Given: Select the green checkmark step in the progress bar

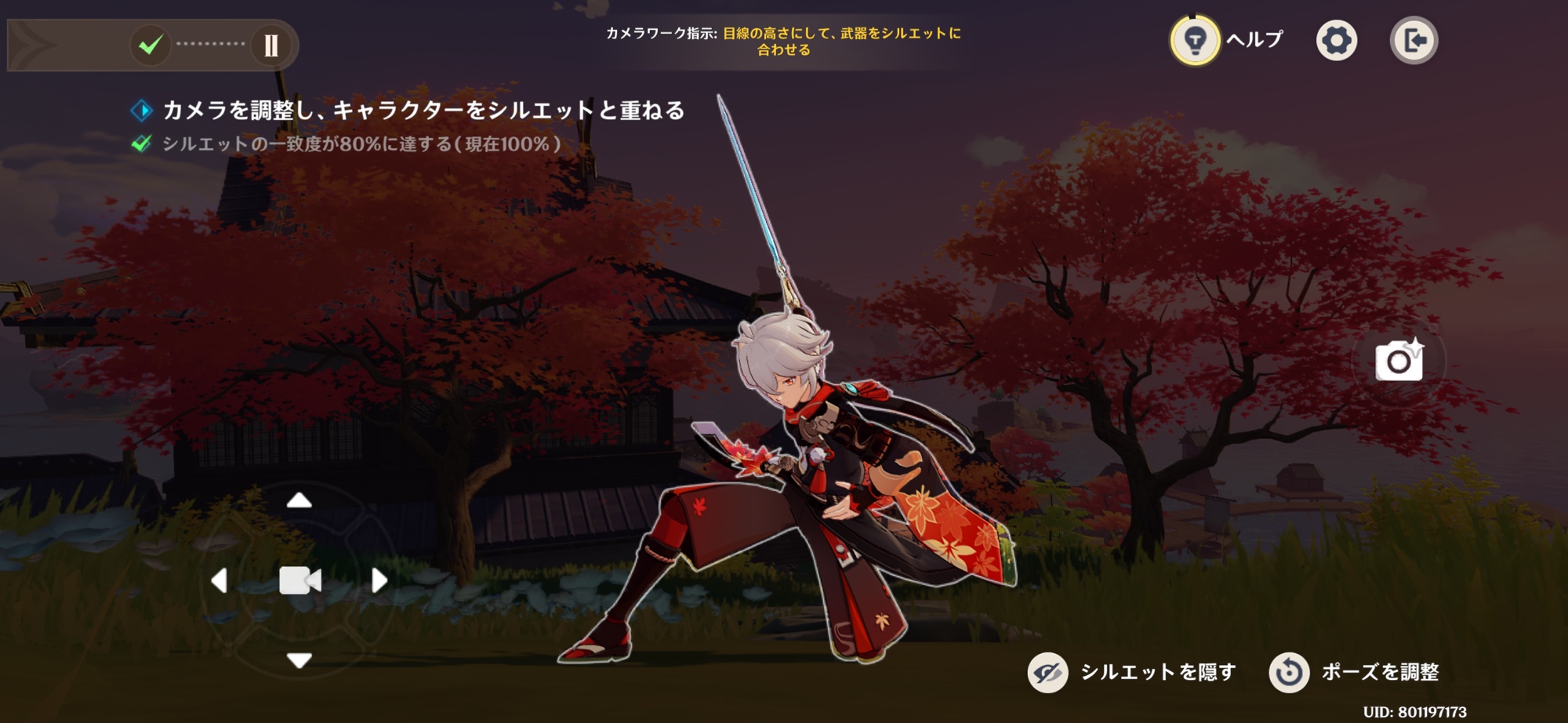Looking at the screenshot, I should coord(150,45).
